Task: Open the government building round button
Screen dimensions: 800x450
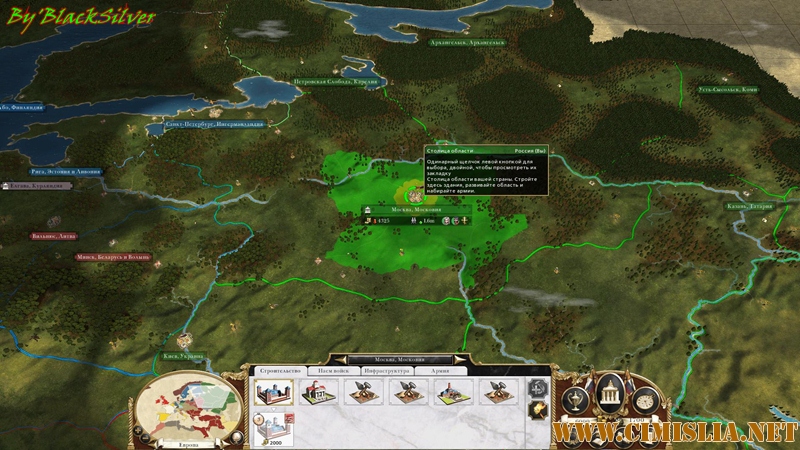Action: pos(611,396)
